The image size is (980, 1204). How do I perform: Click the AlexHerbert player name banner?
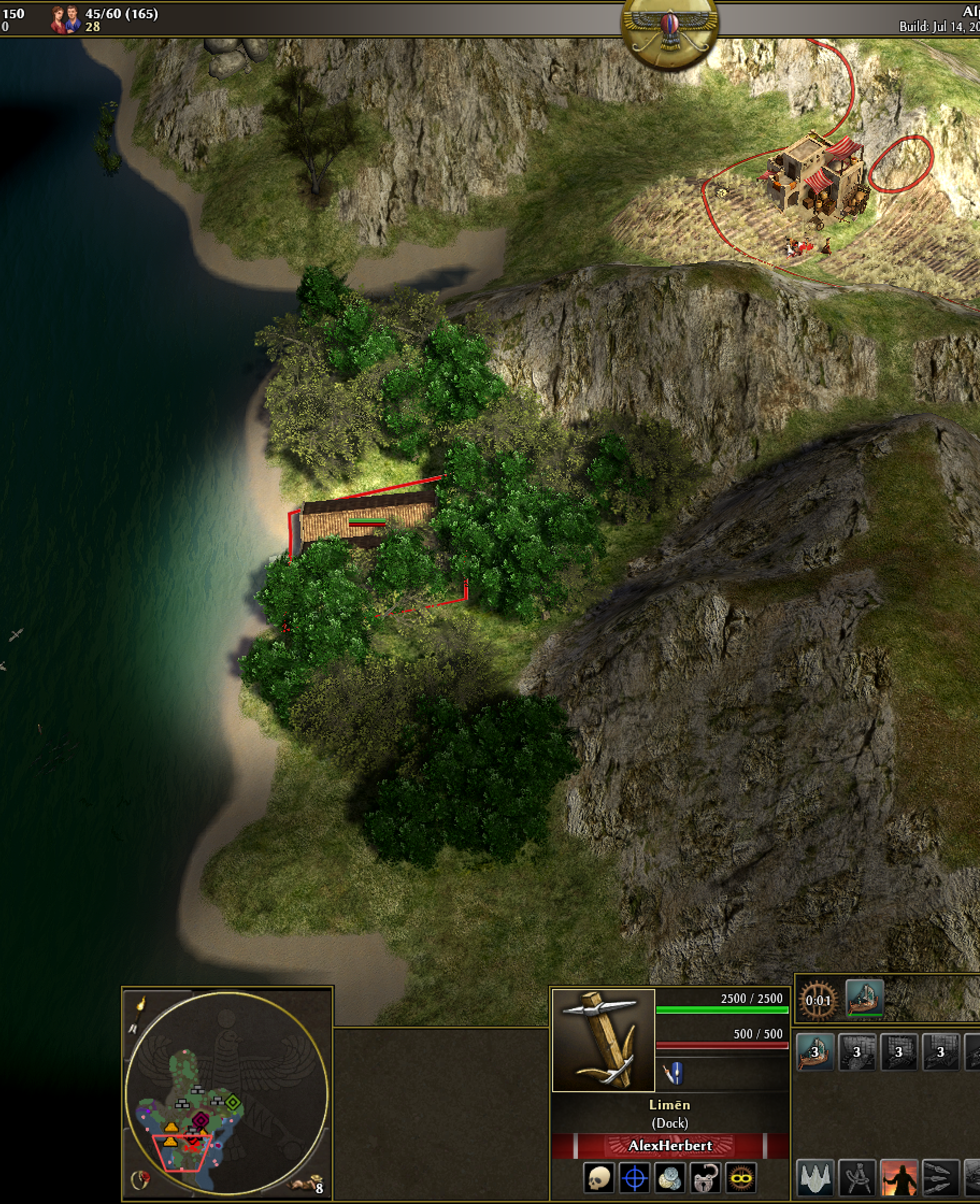pyautogui.click(x=670, y=1145)
